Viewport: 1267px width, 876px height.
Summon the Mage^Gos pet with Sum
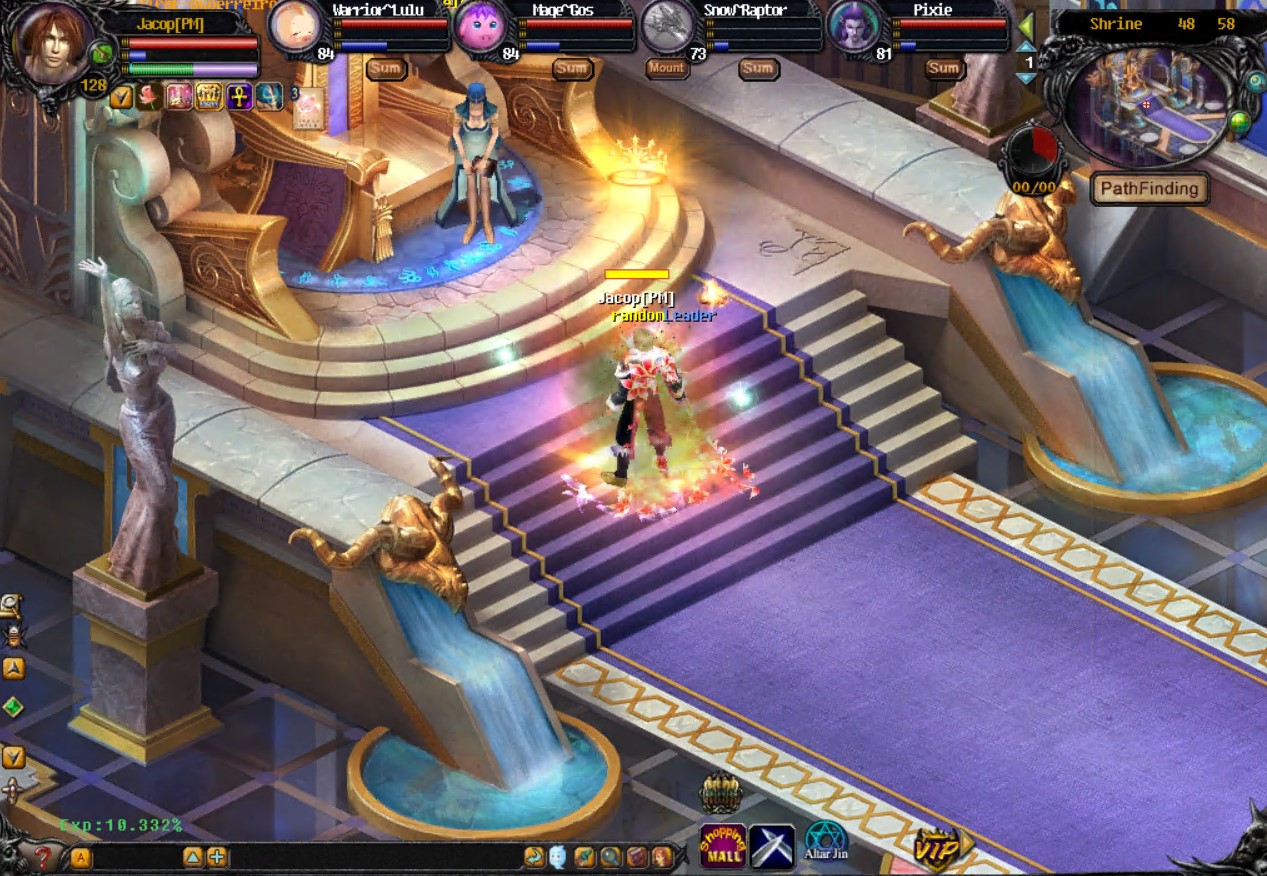pyautogui.click(x=571, y=68)
